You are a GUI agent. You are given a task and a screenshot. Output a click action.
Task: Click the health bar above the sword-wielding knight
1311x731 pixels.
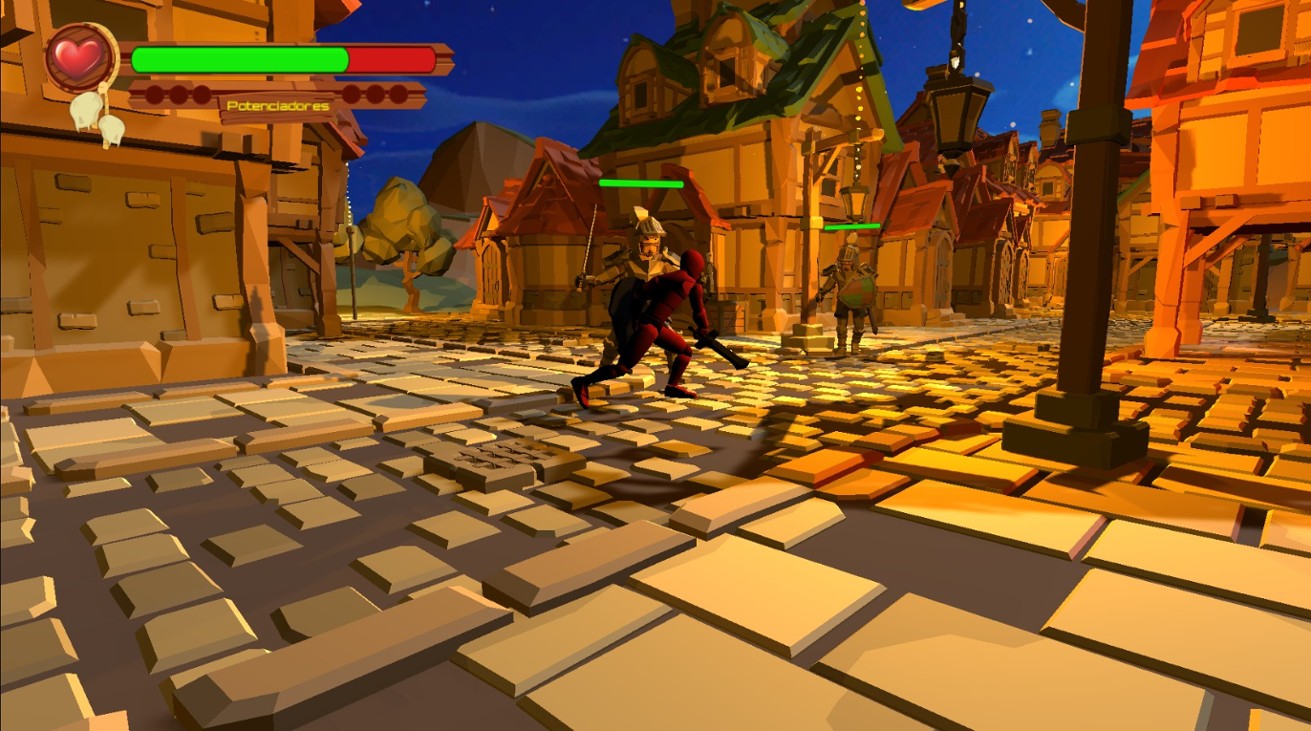641,183
